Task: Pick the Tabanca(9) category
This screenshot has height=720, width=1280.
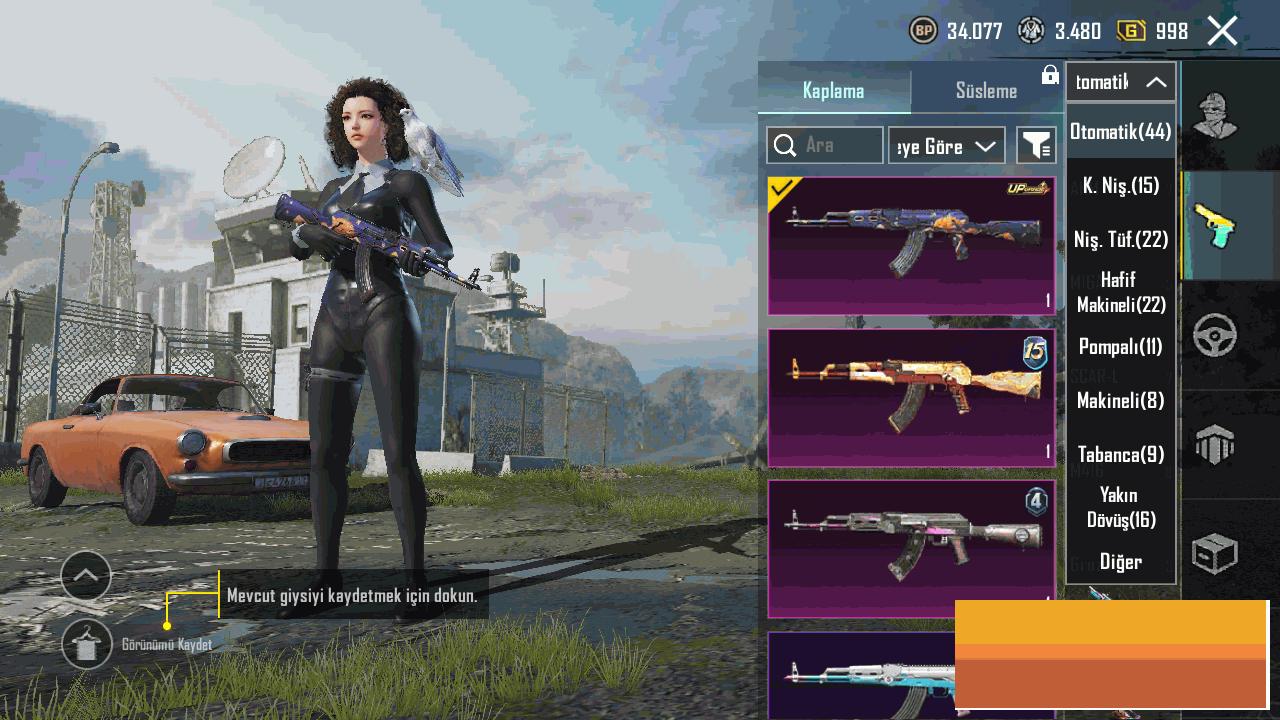Action: coord(1120,454)
